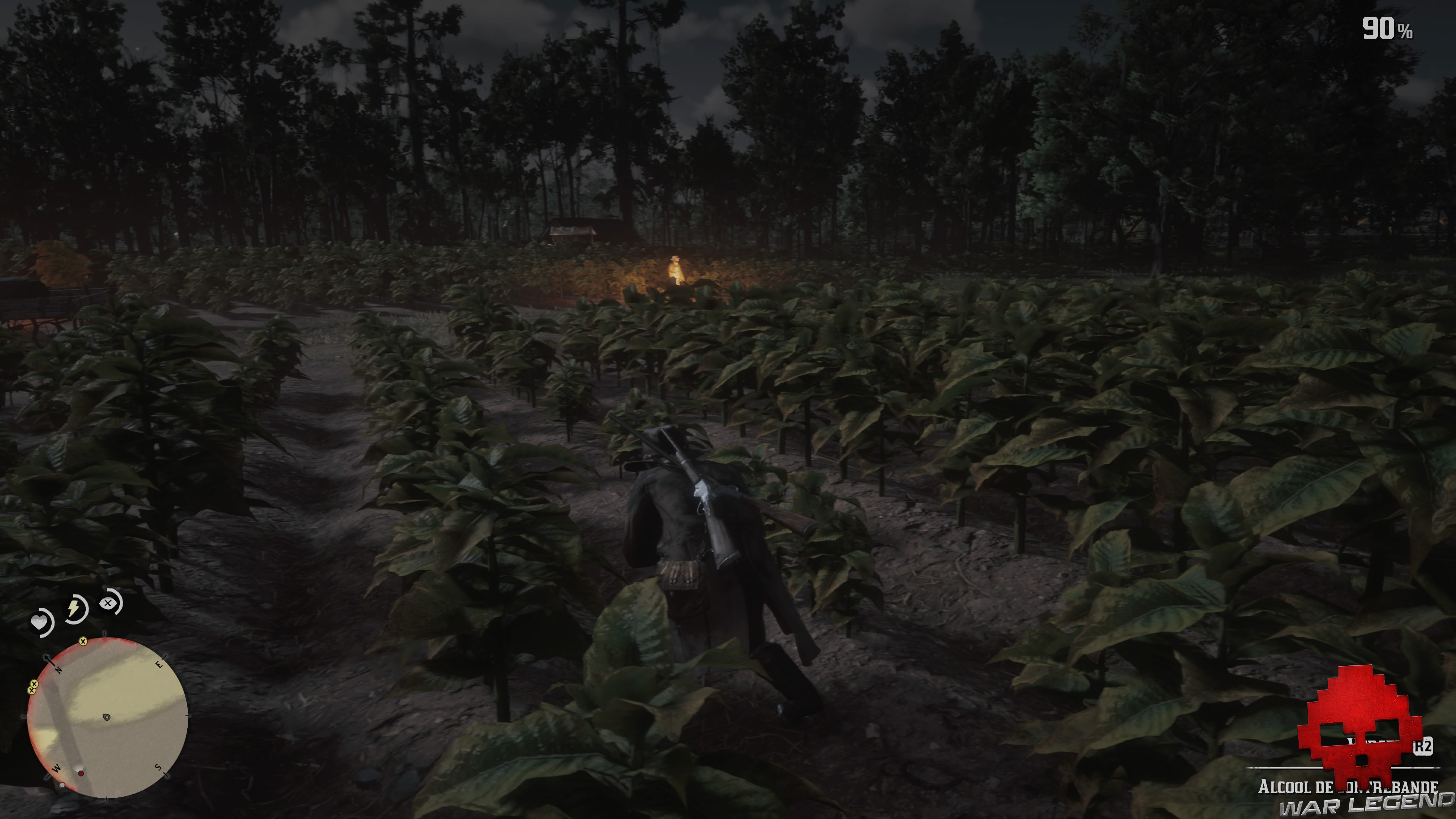
Task: Select the Dead Eye core icon
Action: tap(107, 604)
